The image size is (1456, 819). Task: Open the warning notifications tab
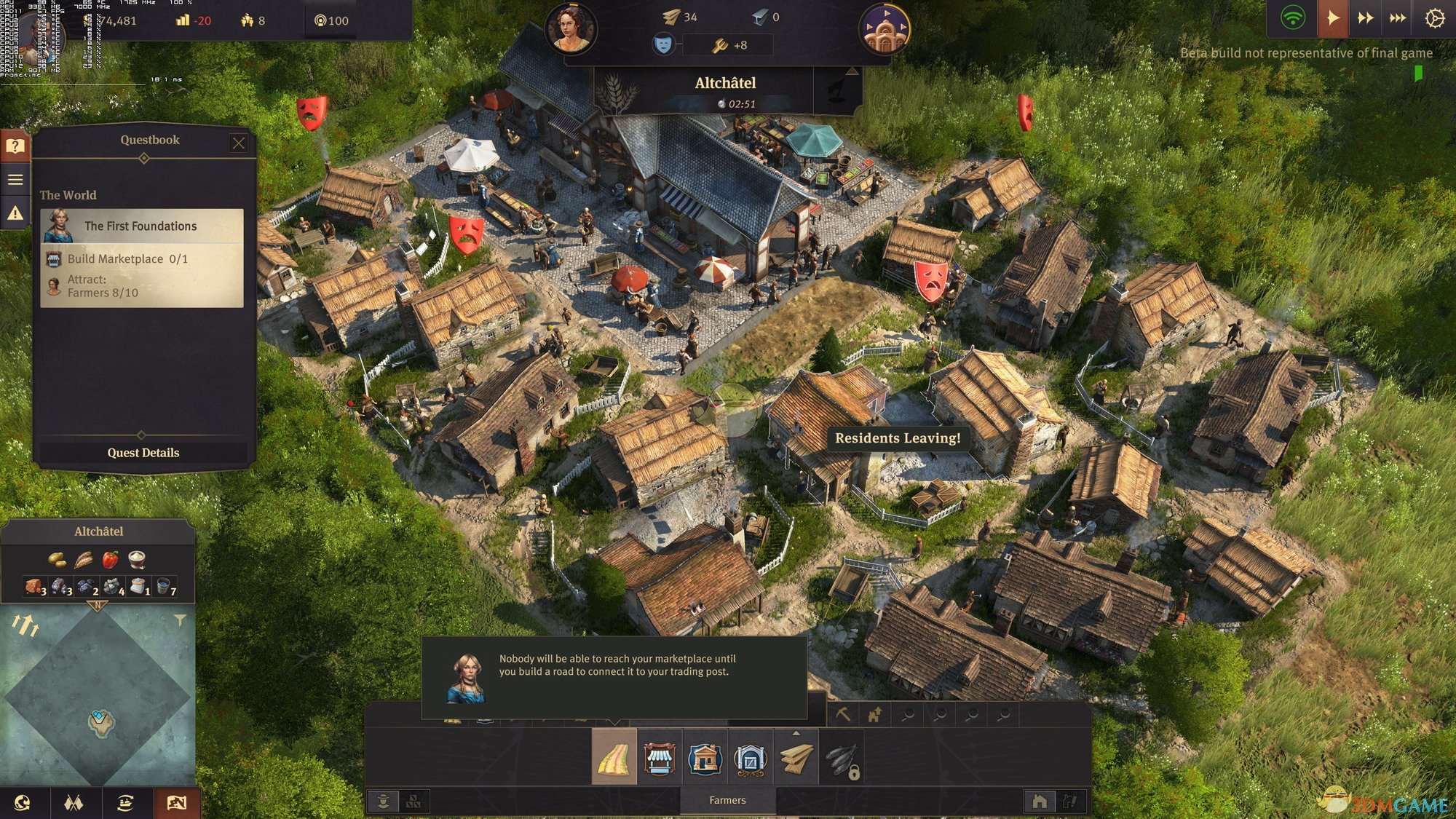[15, 213]
